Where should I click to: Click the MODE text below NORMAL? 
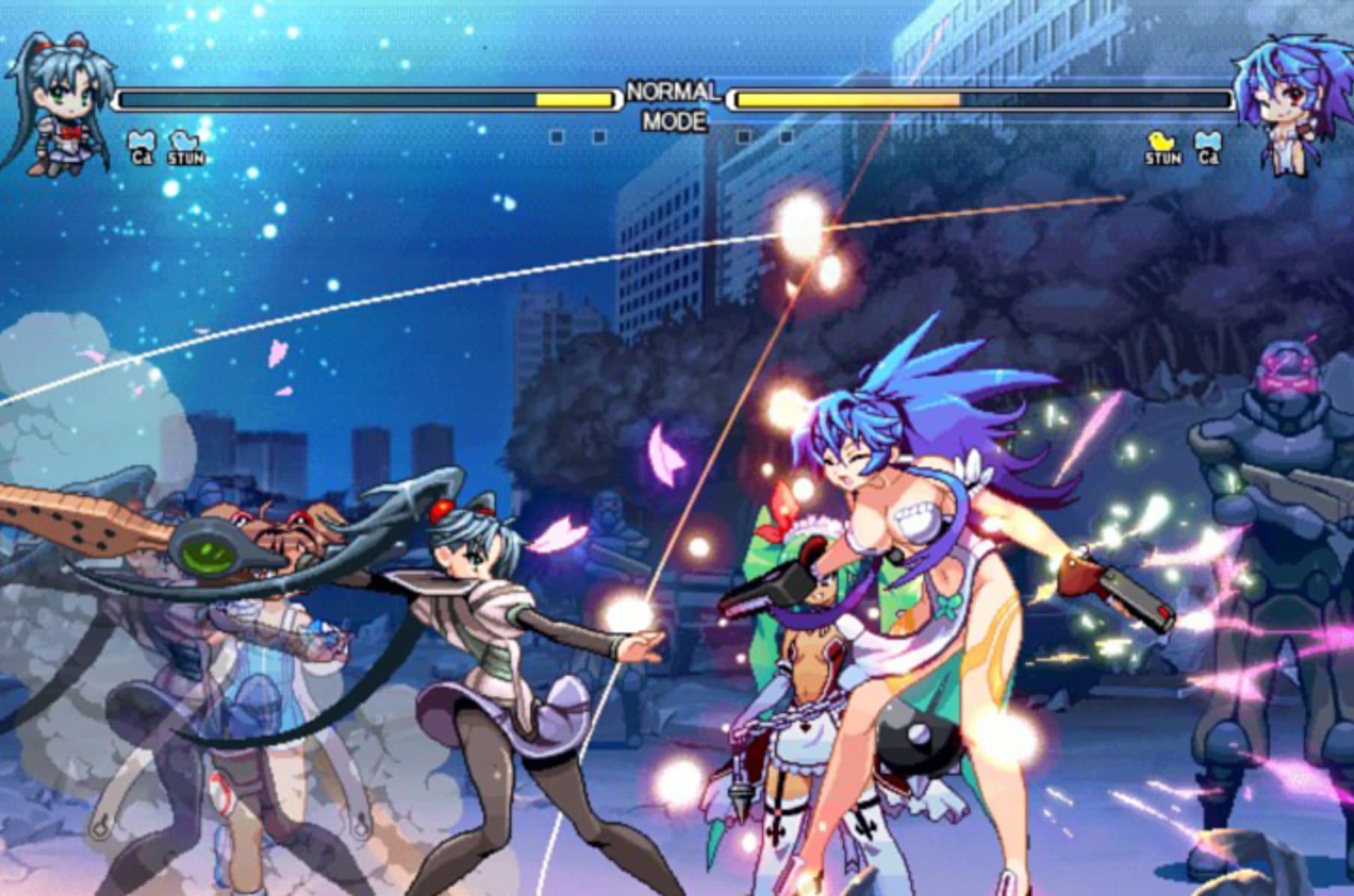675,118
